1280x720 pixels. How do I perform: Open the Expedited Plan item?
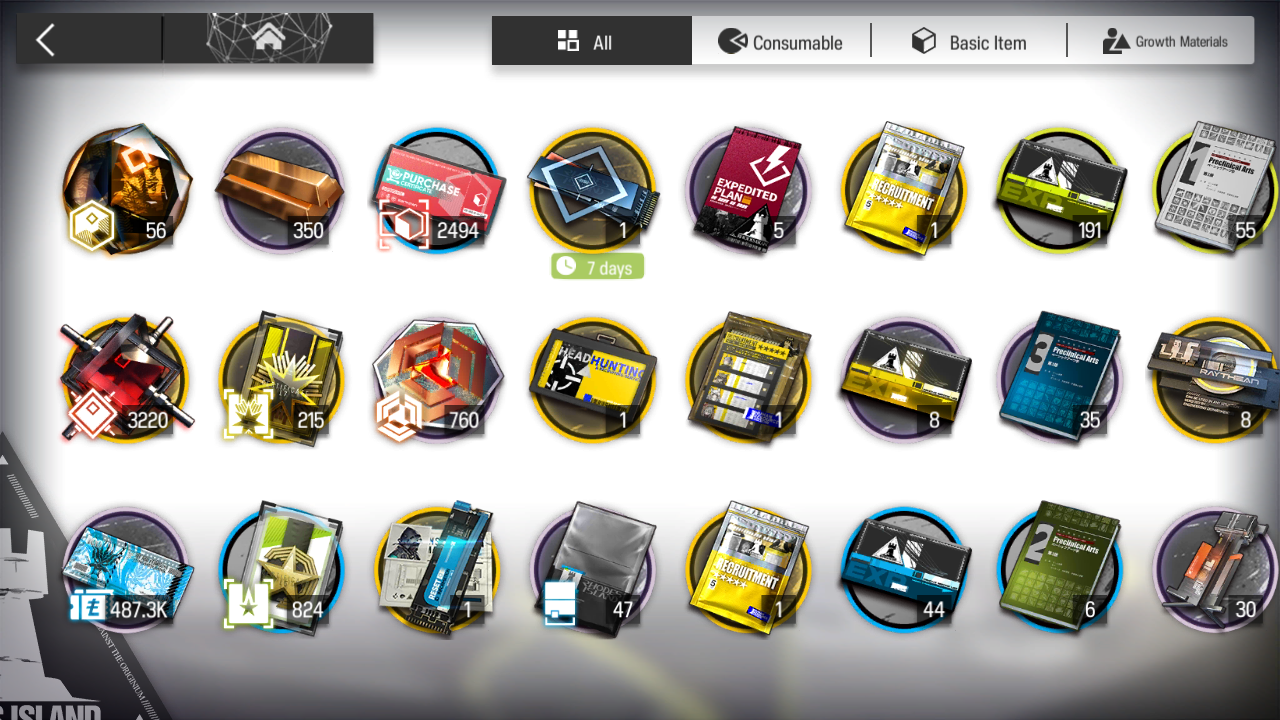(749, 190)
